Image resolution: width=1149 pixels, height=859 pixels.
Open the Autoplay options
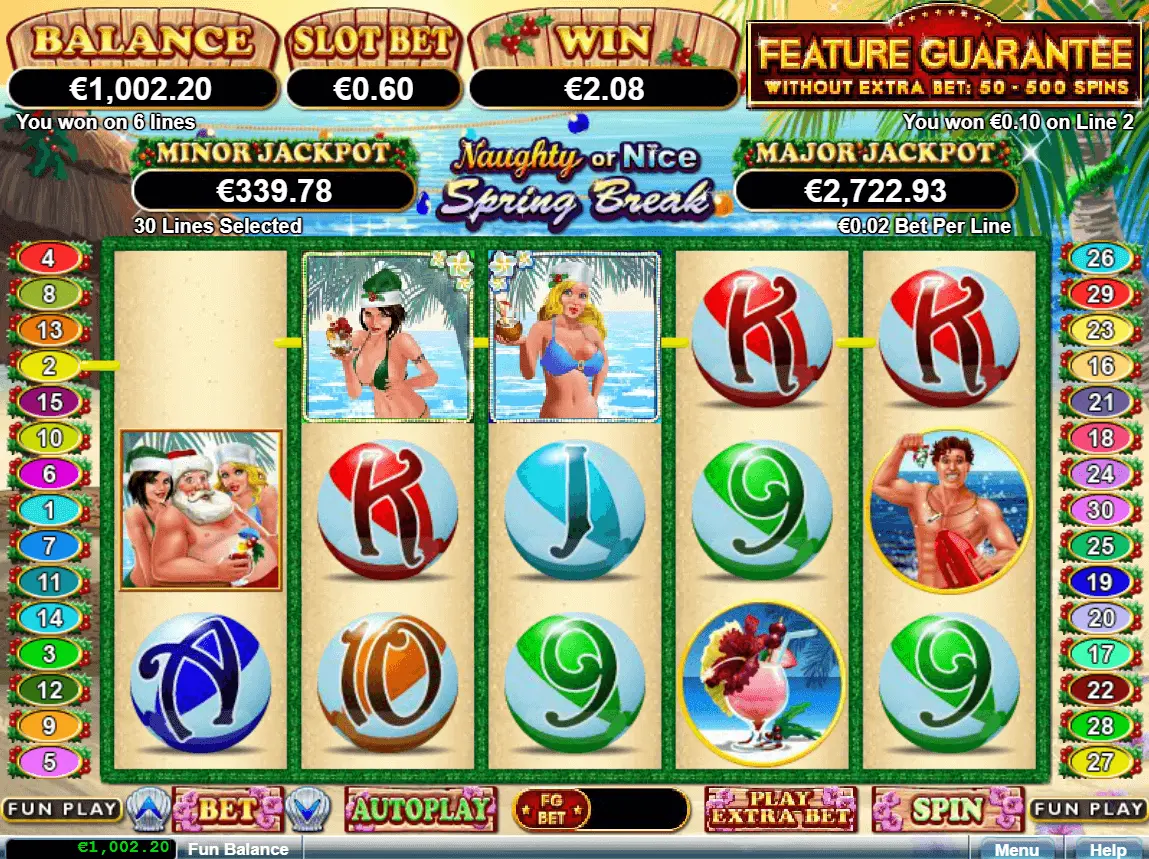pos(420,809)
